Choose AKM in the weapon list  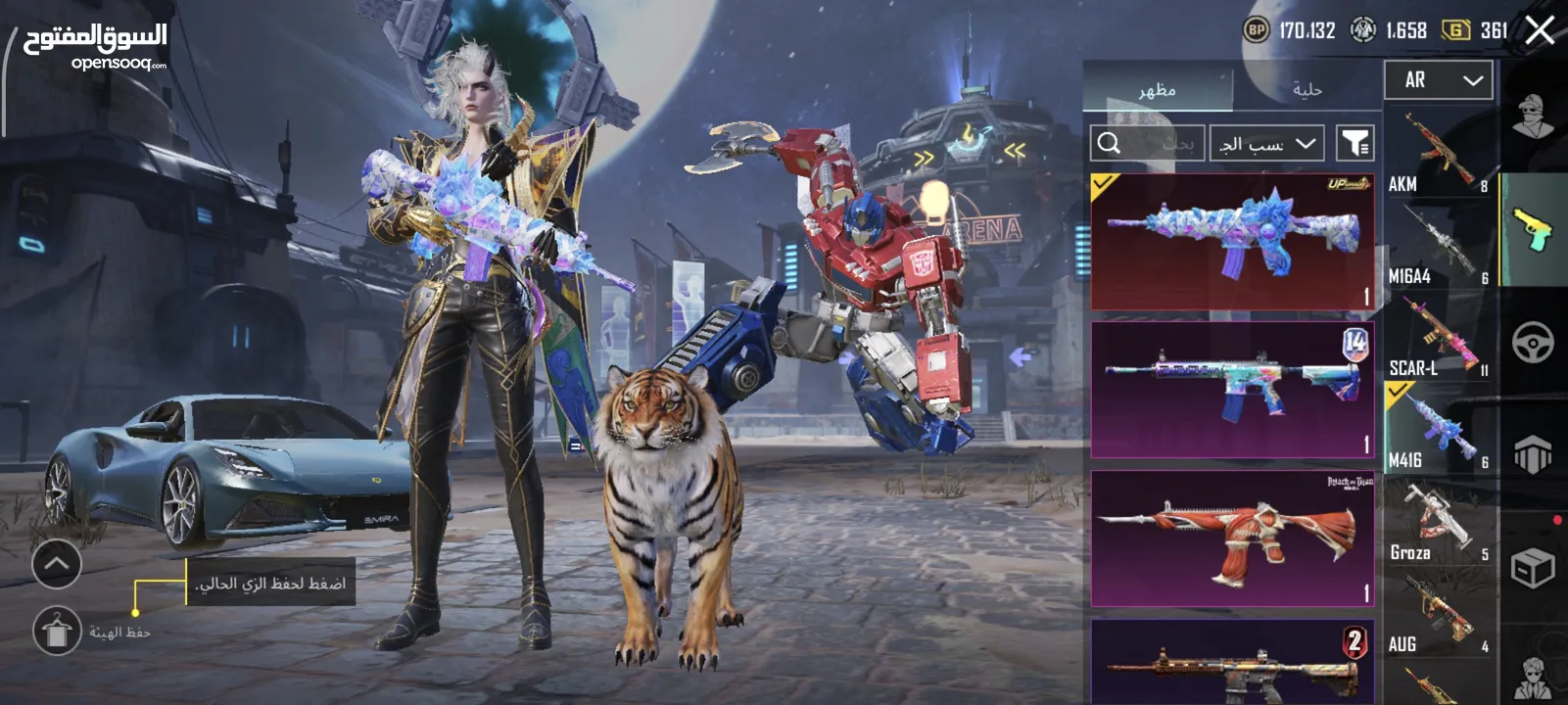pyautogui.click(x=1440, y=155)
